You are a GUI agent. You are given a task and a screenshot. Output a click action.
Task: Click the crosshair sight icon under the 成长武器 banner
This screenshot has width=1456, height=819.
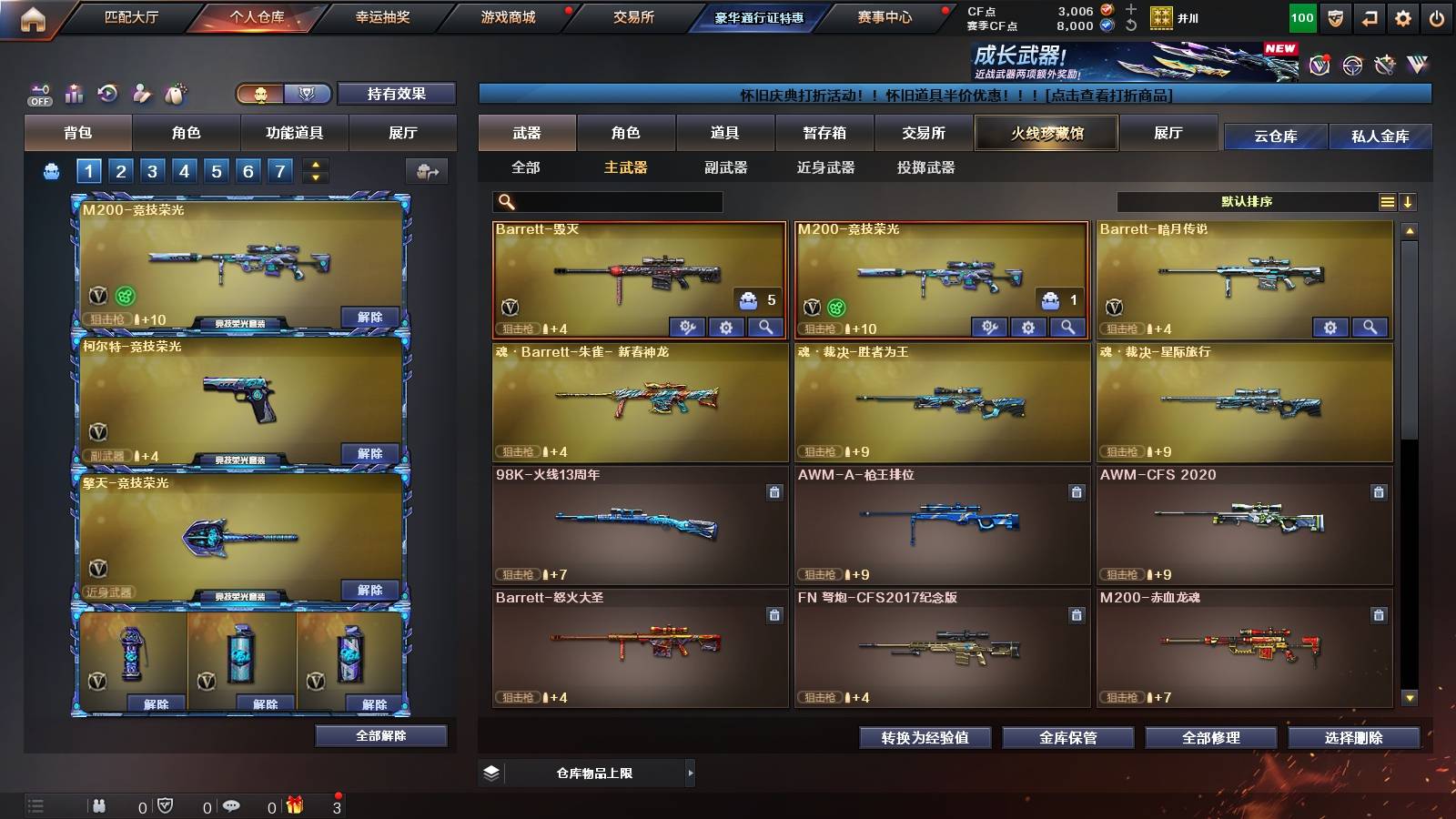click(x=1351, y=64)
